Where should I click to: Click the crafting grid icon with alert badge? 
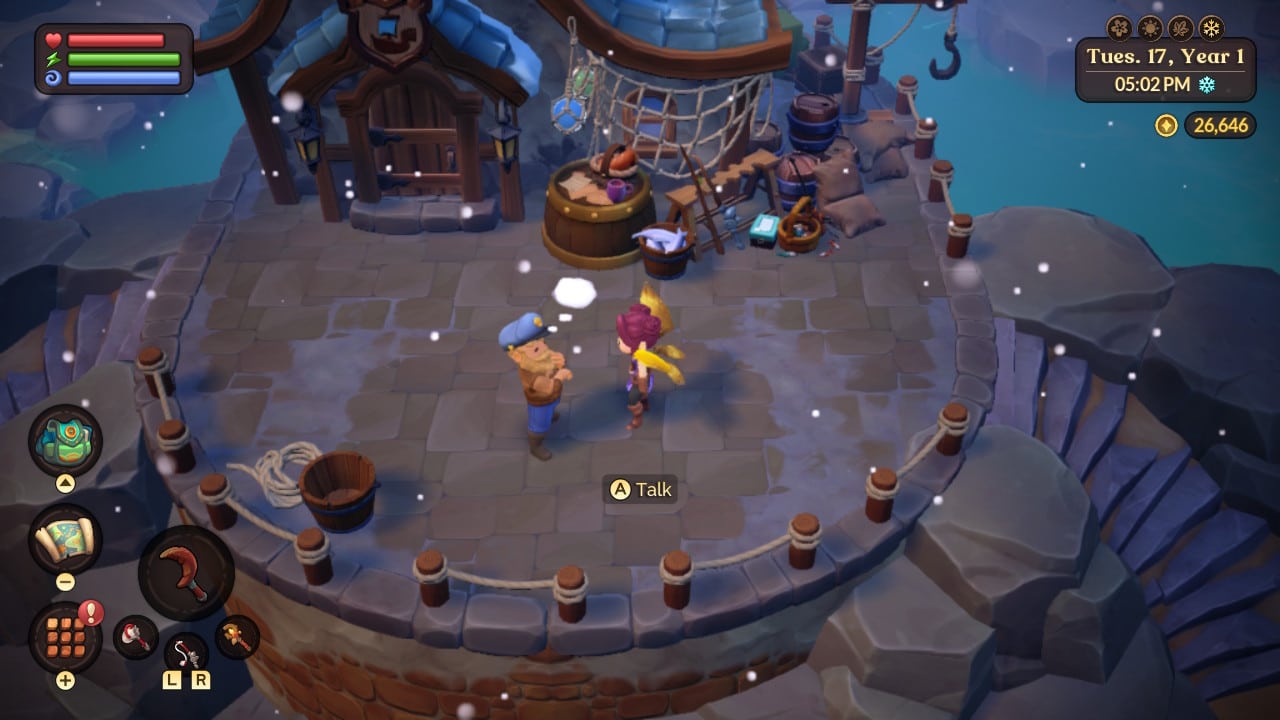(x=64, y=638)
